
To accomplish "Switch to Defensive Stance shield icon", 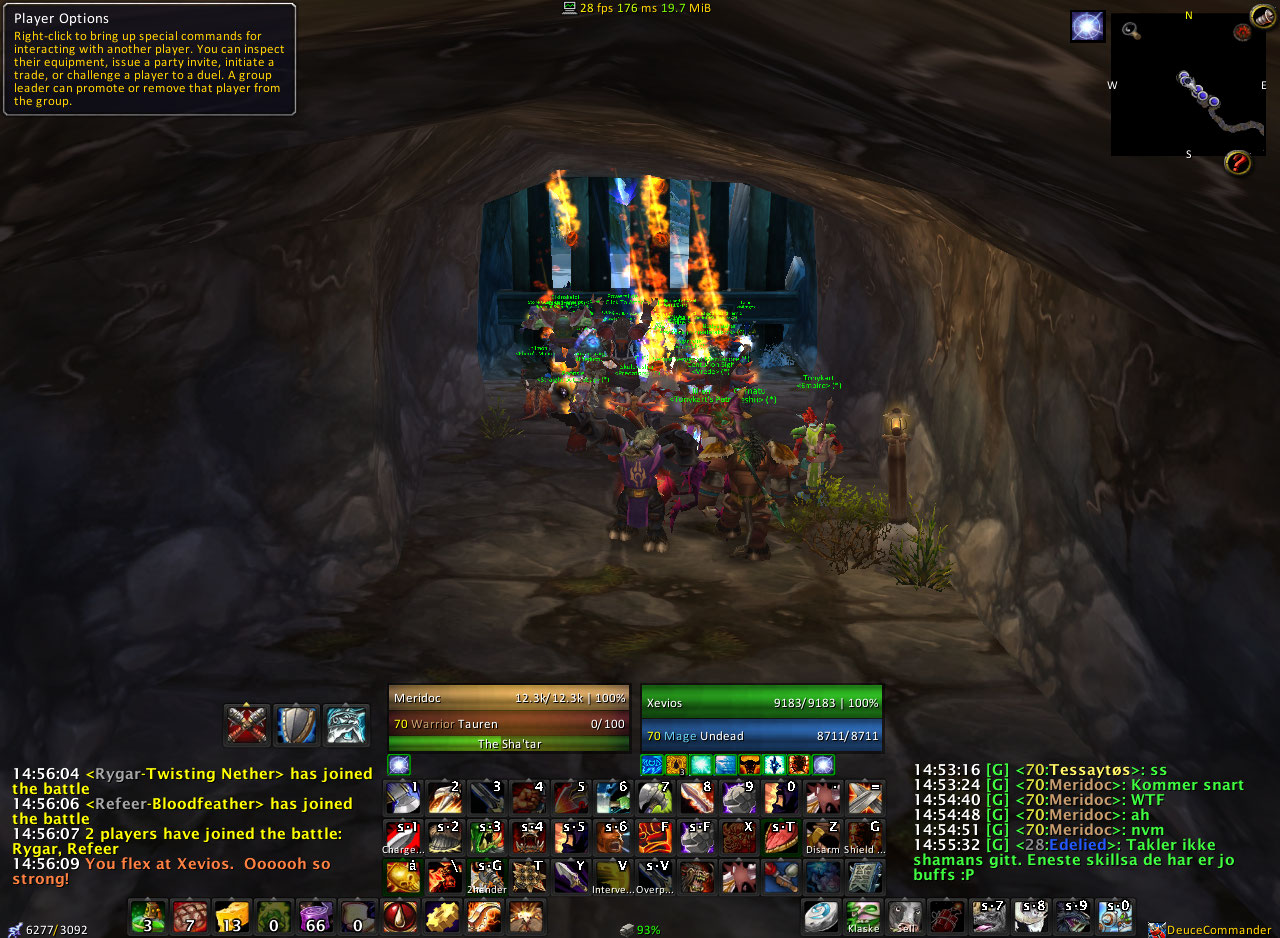I will tap(297, 724).
